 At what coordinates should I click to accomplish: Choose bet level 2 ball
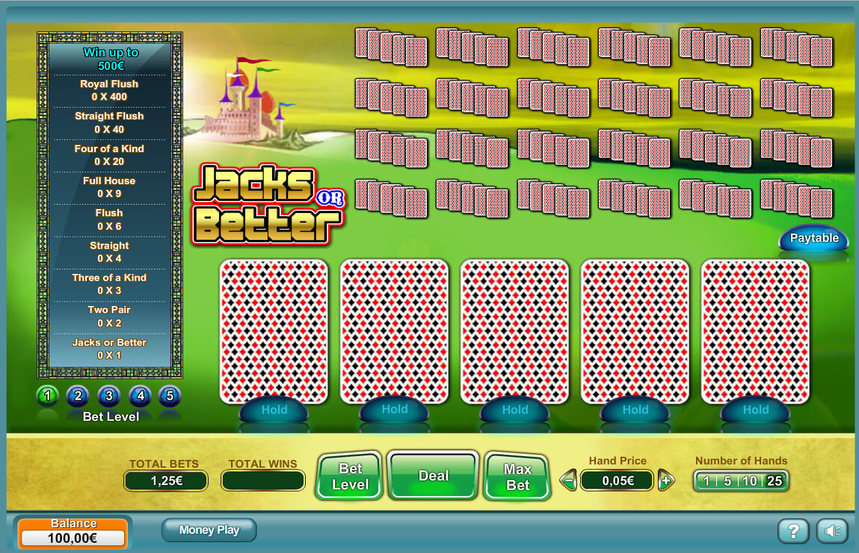coord(78,396)
